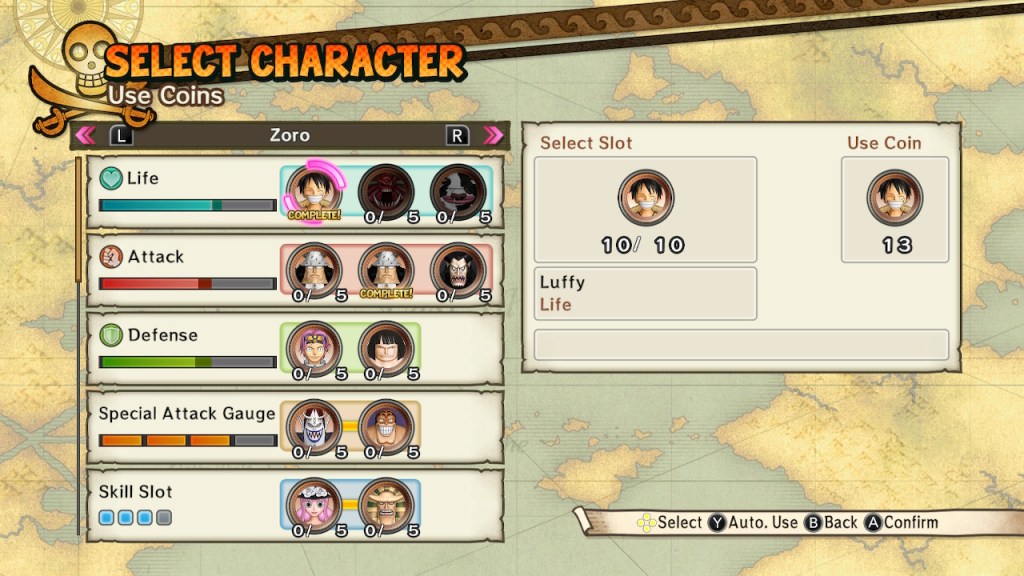The width and height of the screenshot is (1024, 576).
Task: Select Arlong's coin in Special Attack Gauge
Action: [314, 426]
